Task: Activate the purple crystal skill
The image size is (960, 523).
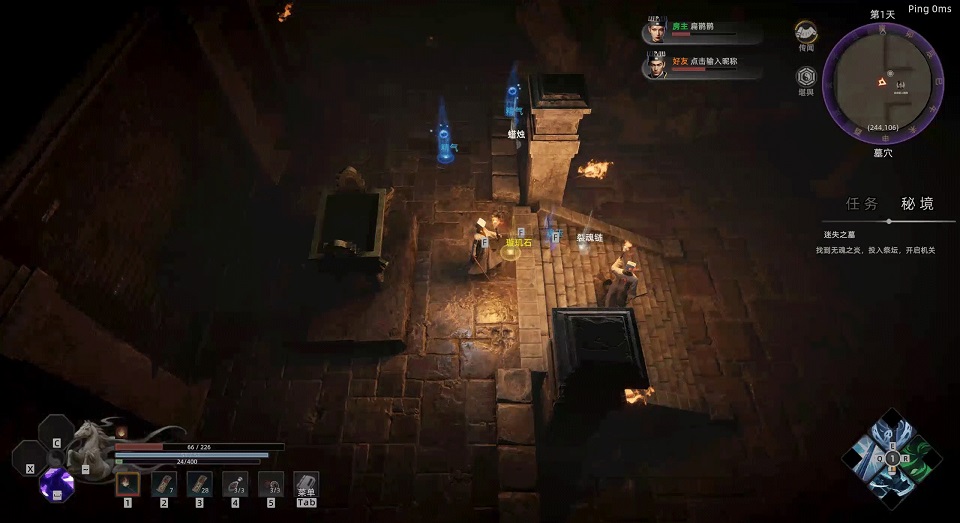Action: [x=56, y=485]
